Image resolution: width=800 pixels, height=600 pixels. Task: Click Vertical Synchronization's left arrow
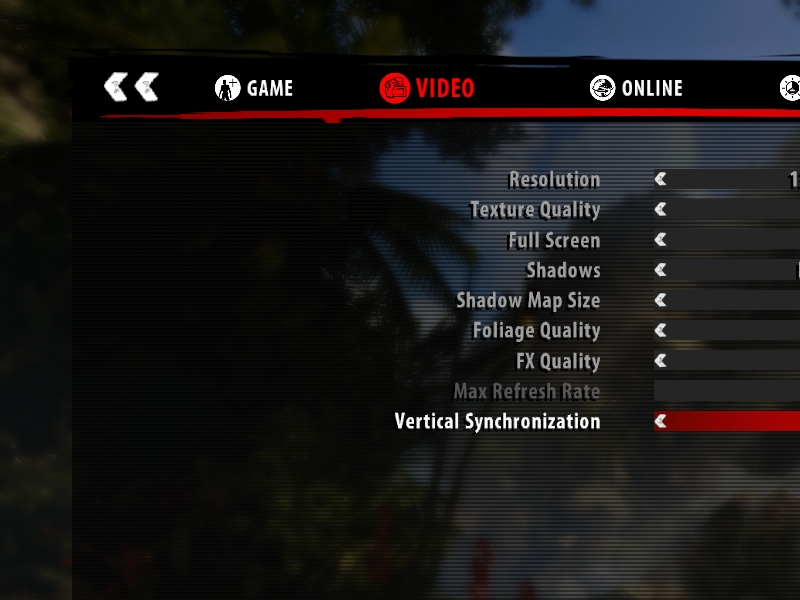[660, 421]
